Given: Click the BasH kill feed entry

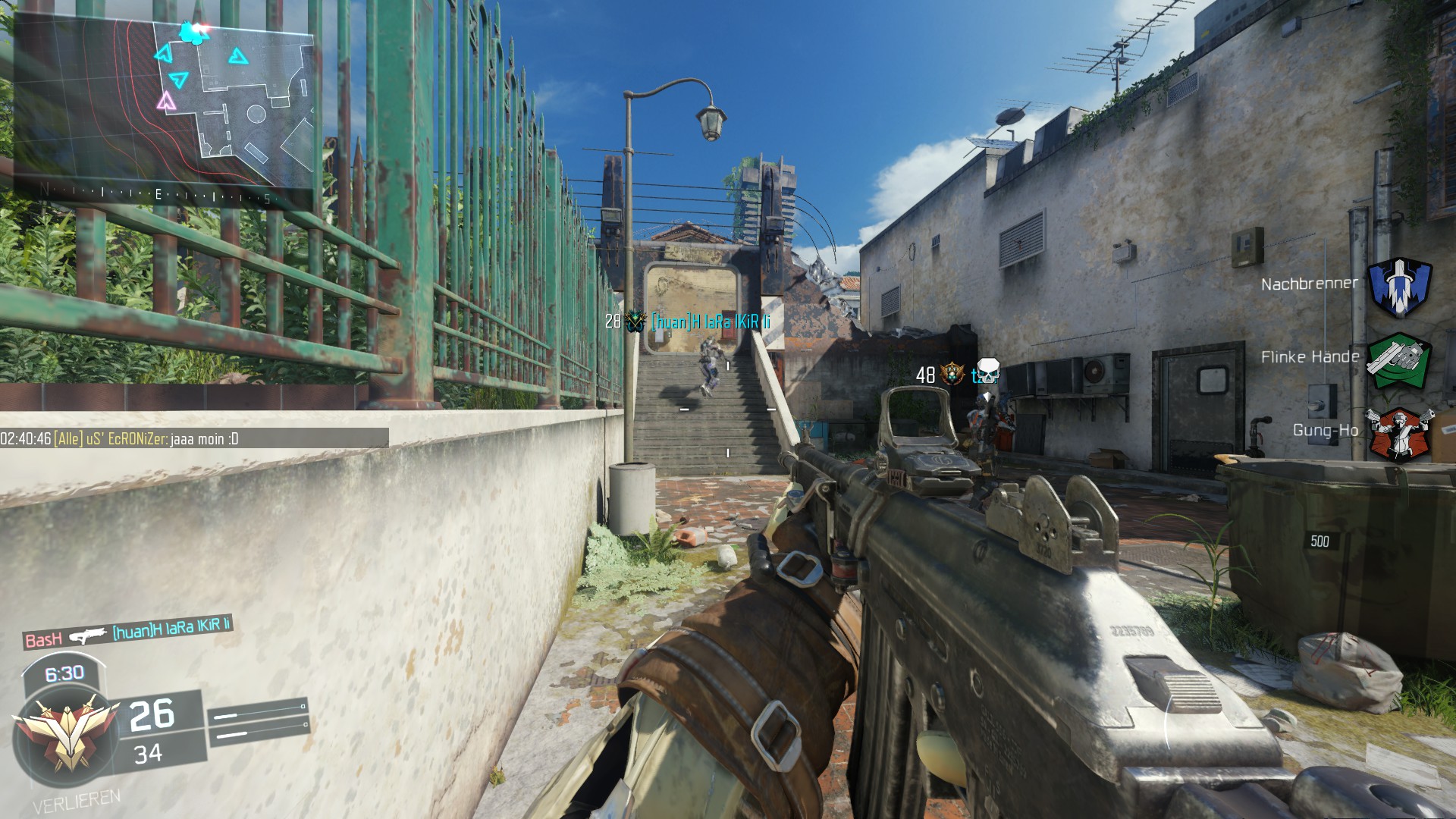Looking at the screenshot, I should 127,632.
